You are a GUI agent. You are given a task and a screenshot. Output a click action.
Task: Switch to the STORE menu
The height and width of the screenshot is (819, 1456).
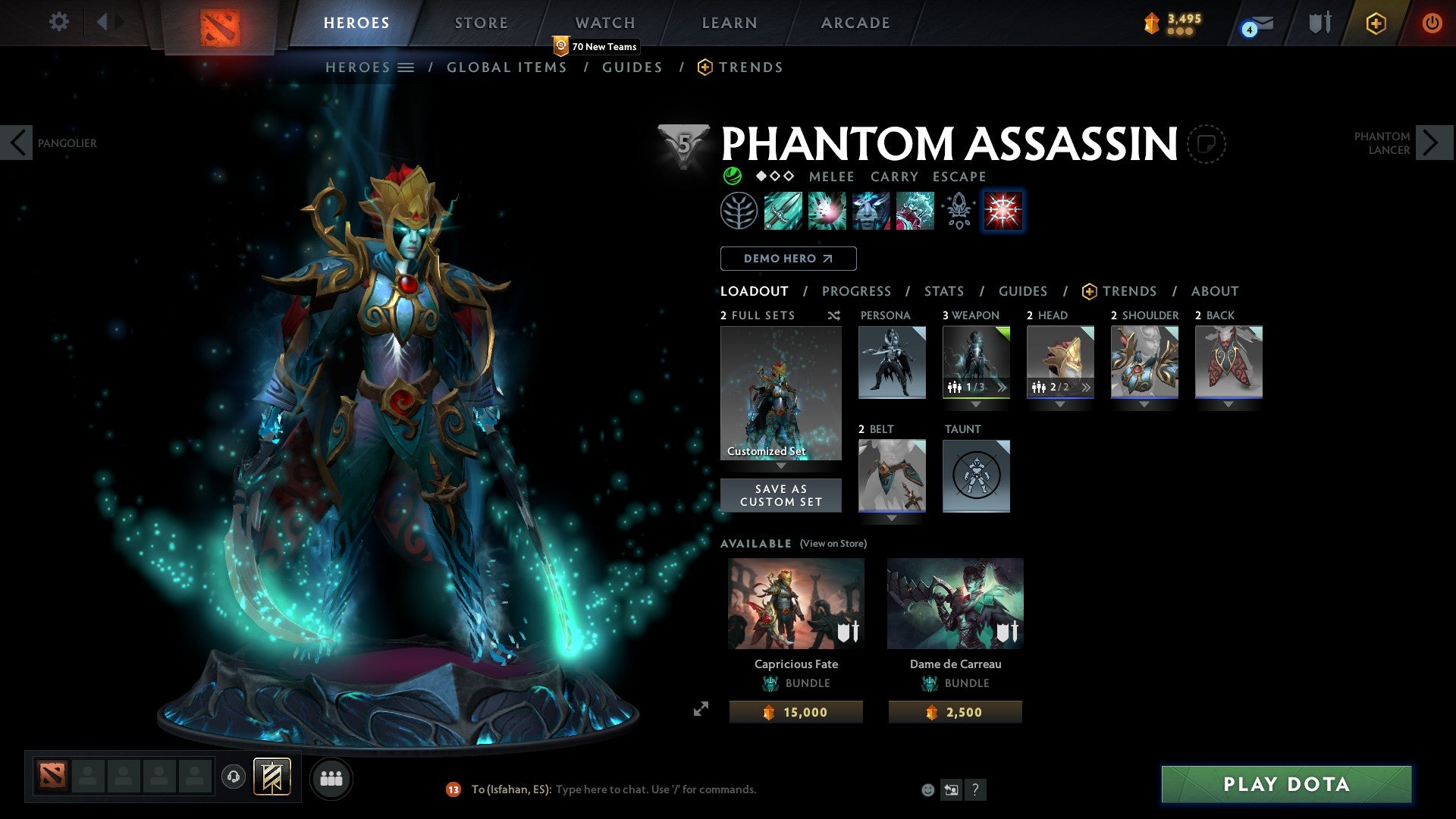tap(481, 22)
